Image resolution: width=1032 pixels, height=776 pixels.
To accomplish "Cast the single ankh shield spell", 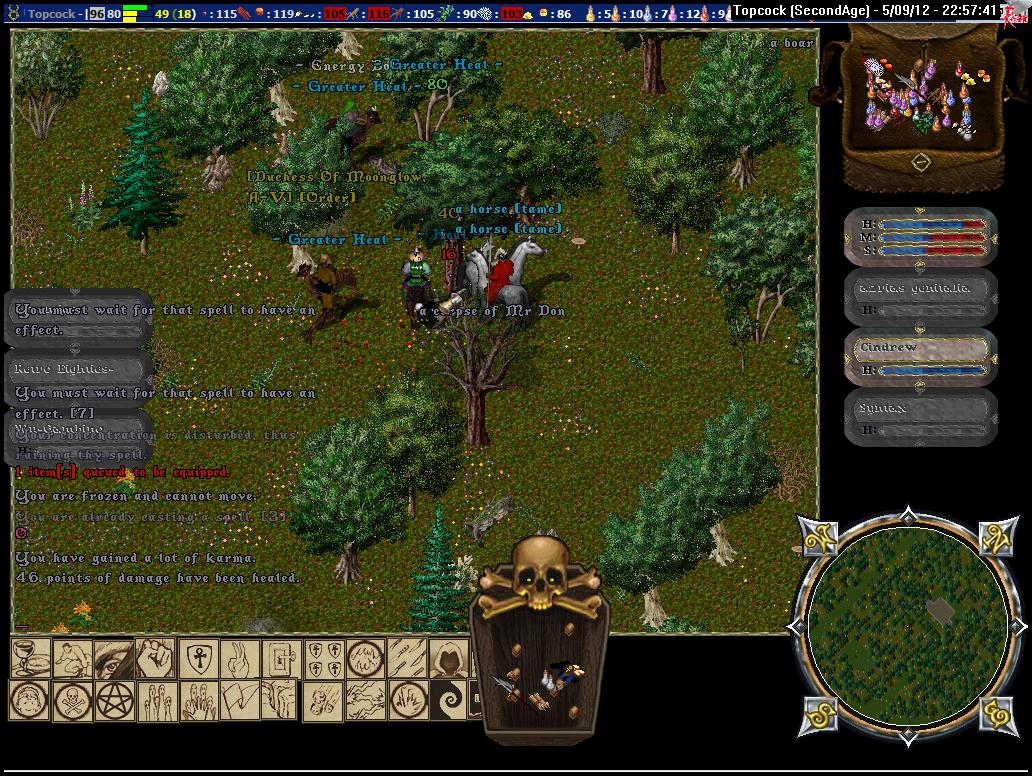I will tap(199, 658).
